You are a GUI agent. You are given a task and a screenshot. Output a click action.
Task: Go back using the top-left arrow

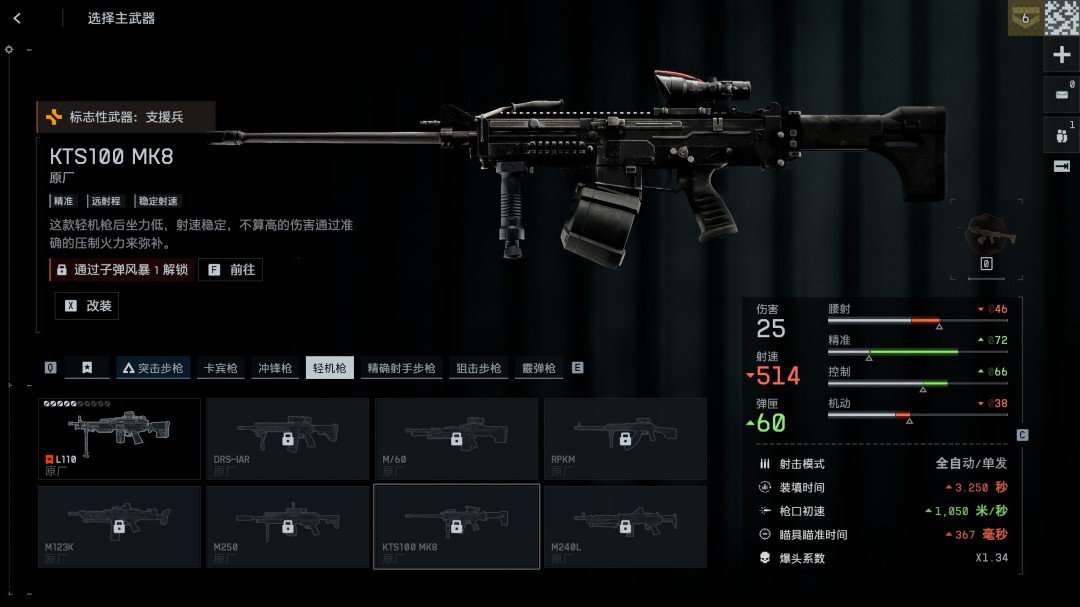pos(17,18)
